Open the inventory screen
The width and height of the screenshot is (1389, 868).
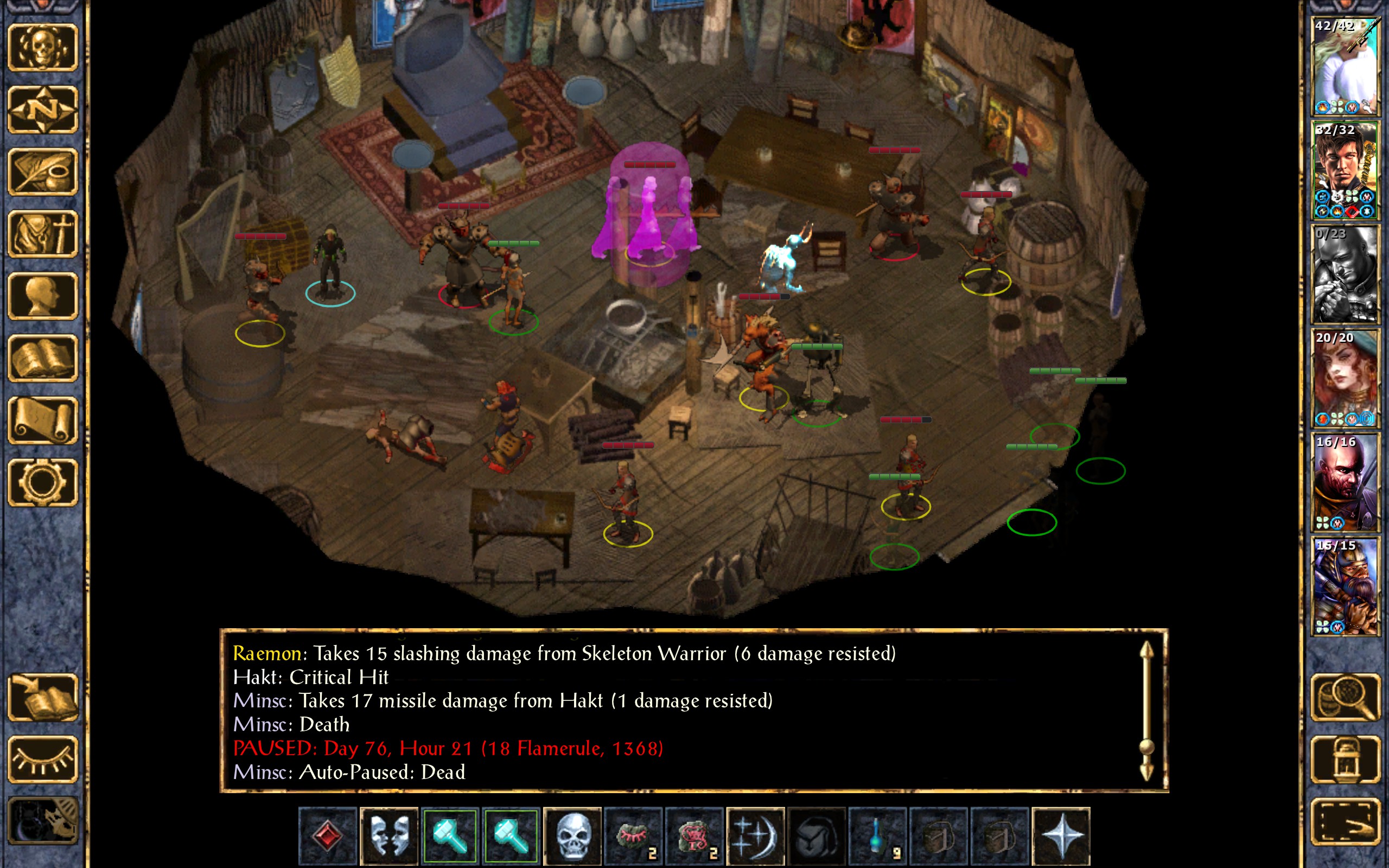[x=43, y=234]
